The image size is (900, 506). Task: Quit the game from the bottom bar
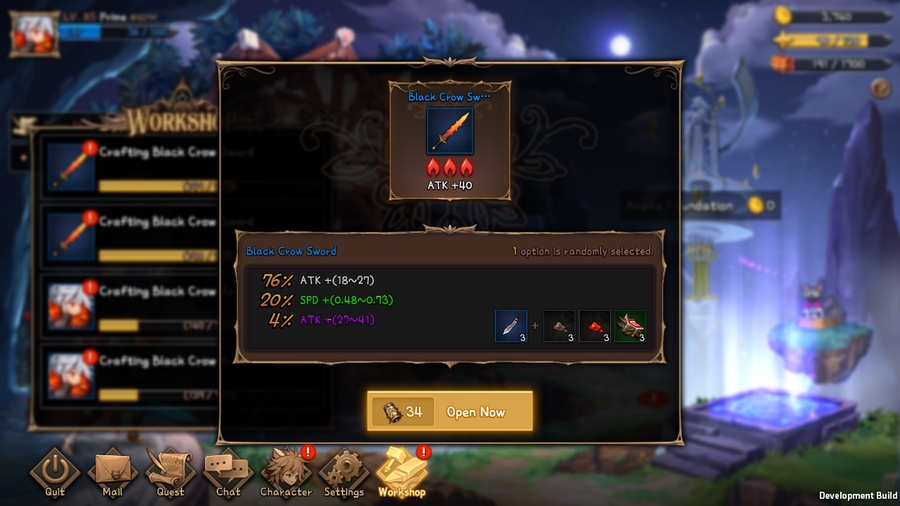point(55,472)
